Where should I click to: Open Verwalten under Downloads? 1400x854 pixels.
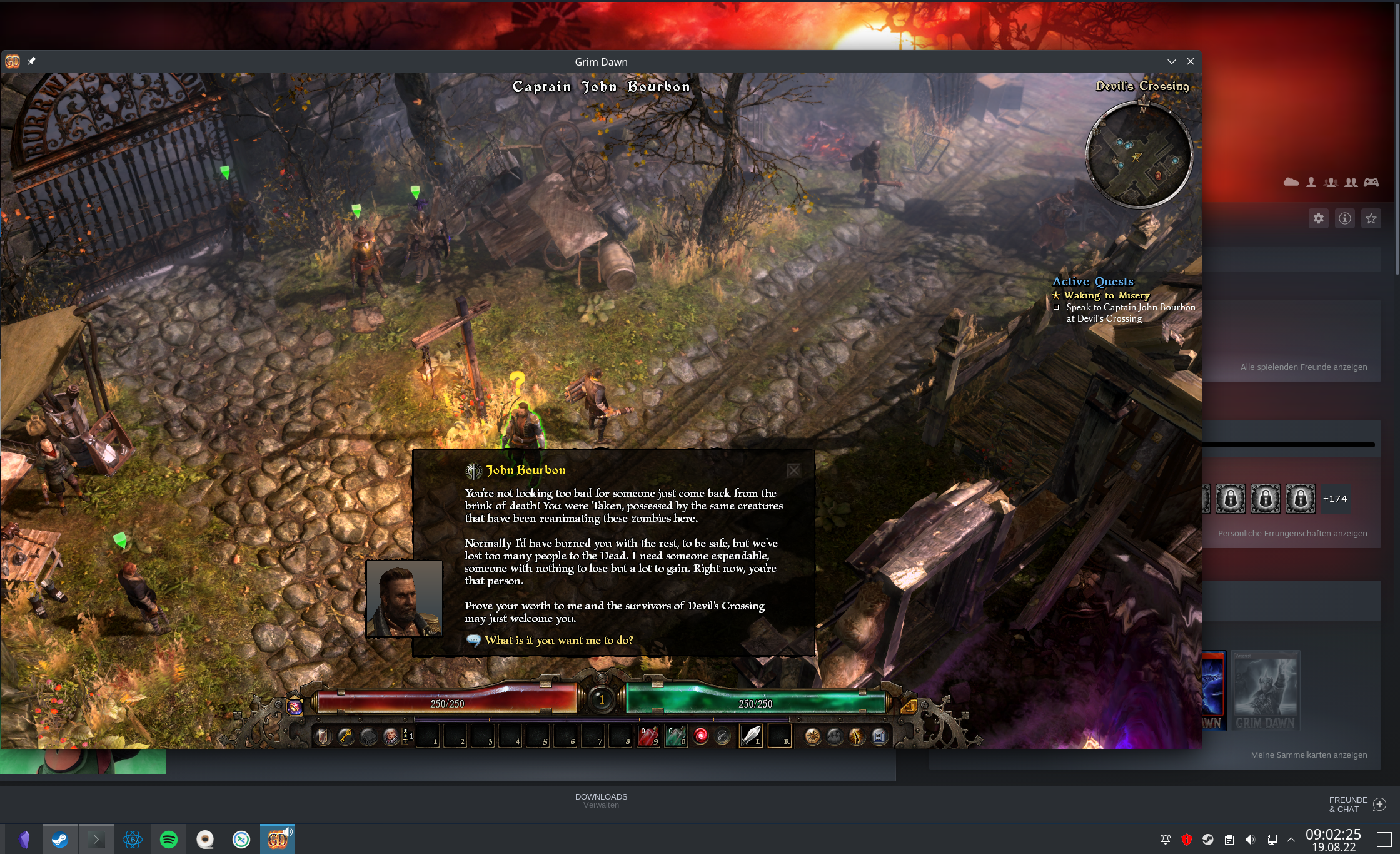[x=601, y=804]
